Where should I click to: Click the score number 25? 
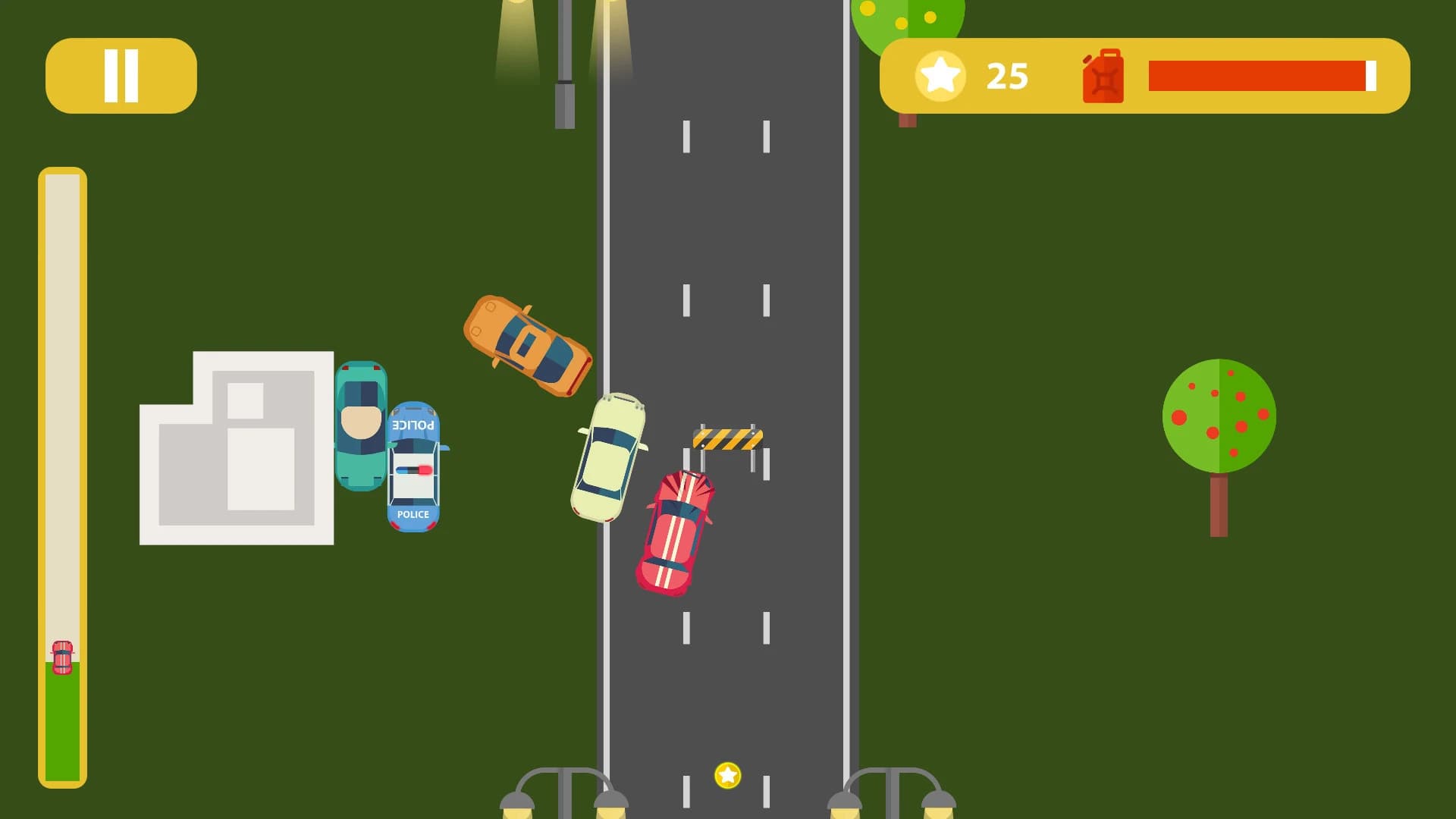click(1006, 75)
